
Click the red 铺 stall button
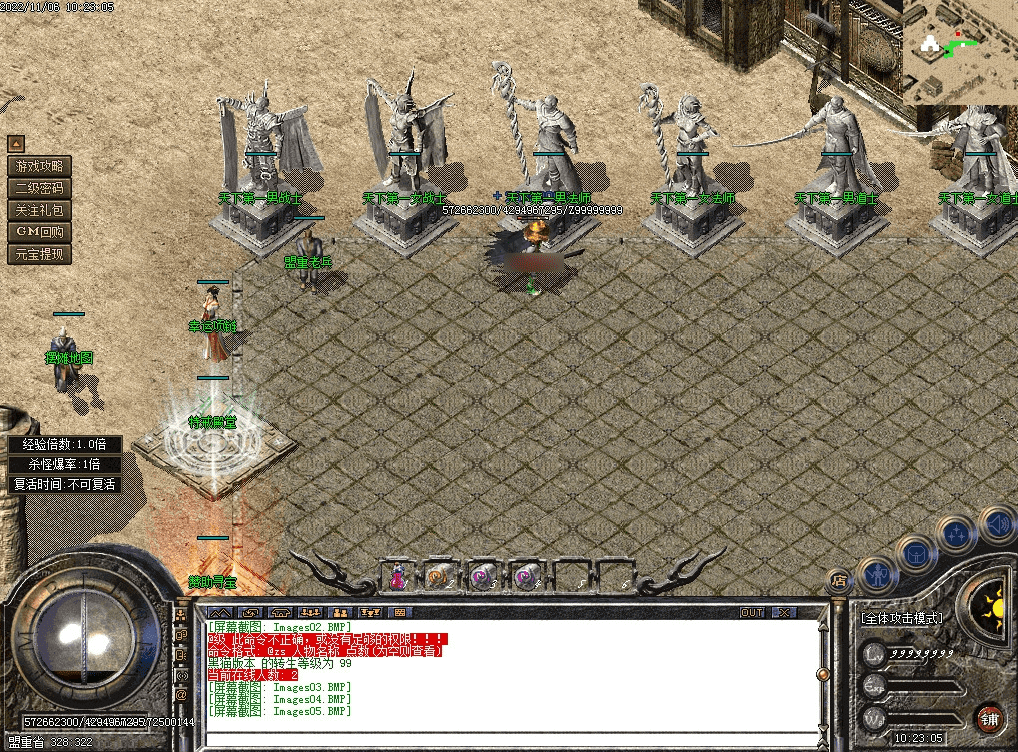[989, 718]
